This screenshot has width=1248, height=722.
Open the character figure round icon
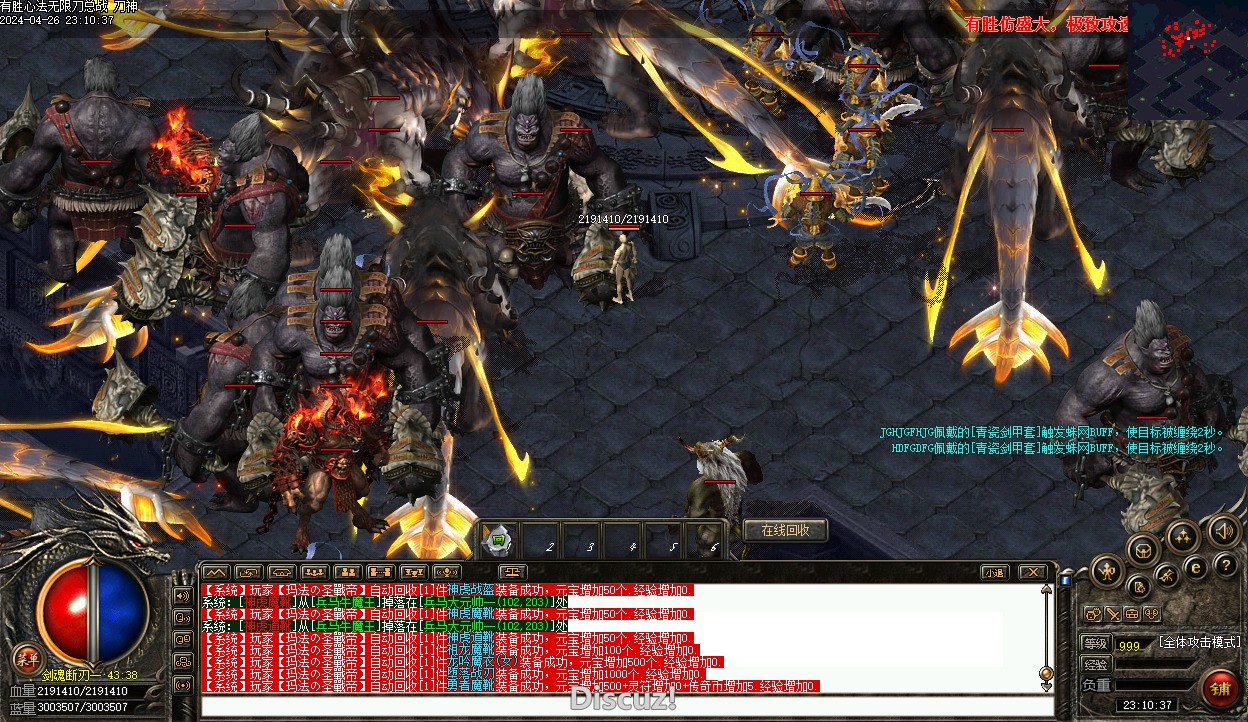(x=1106, y=571)
